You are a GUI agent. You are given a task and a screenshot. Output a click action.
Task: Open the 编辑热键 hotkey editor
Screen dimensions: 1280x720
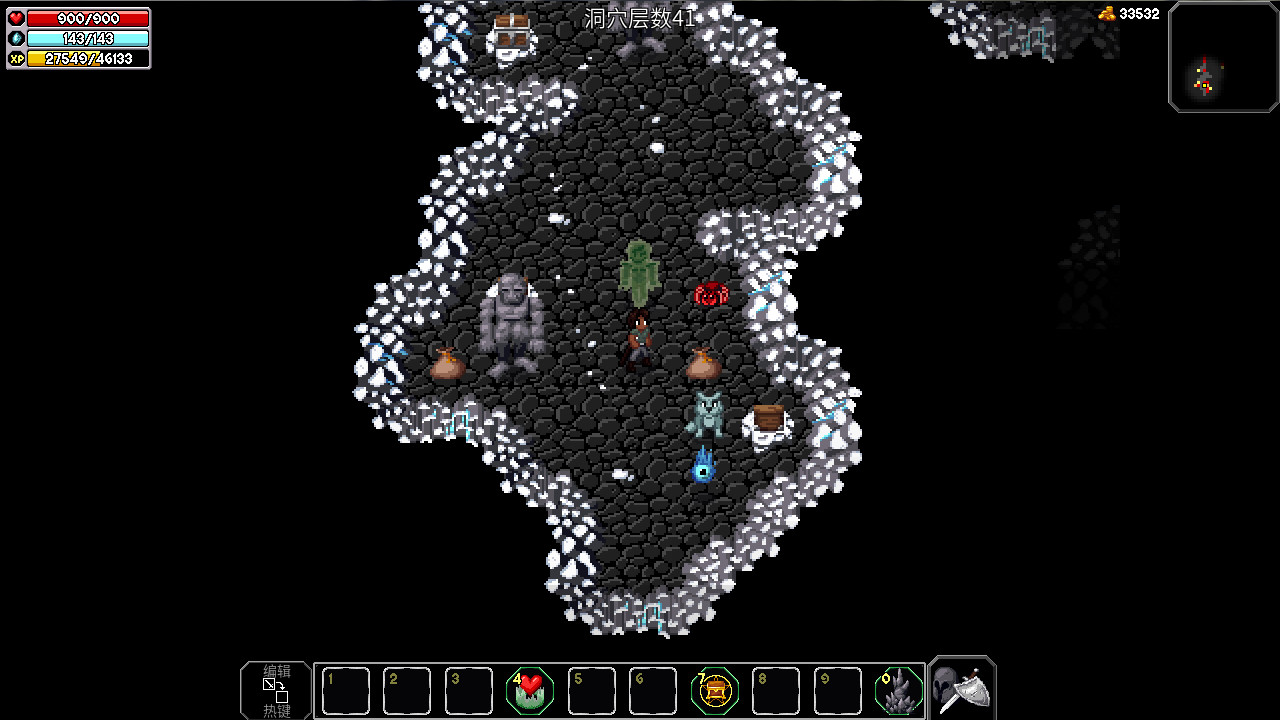[x=274, y=690]
